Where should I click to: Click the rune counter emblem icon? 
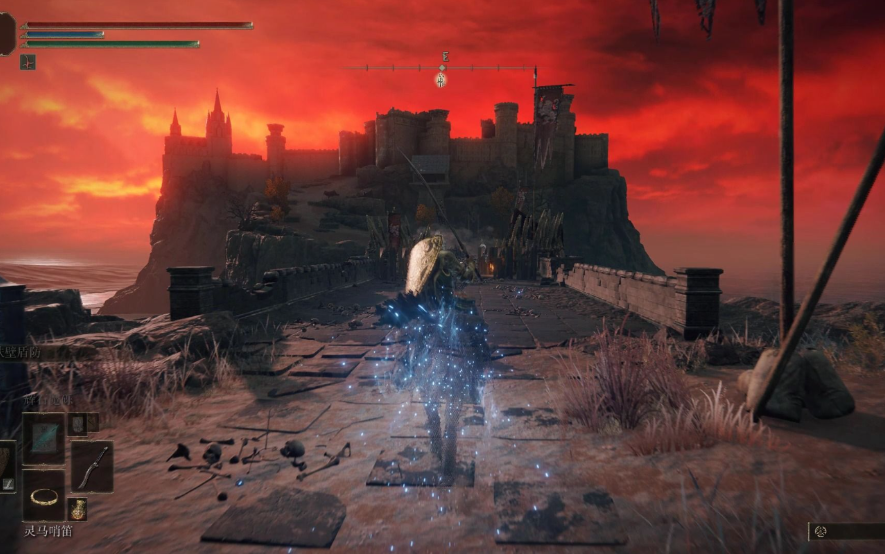click(821, 531)
